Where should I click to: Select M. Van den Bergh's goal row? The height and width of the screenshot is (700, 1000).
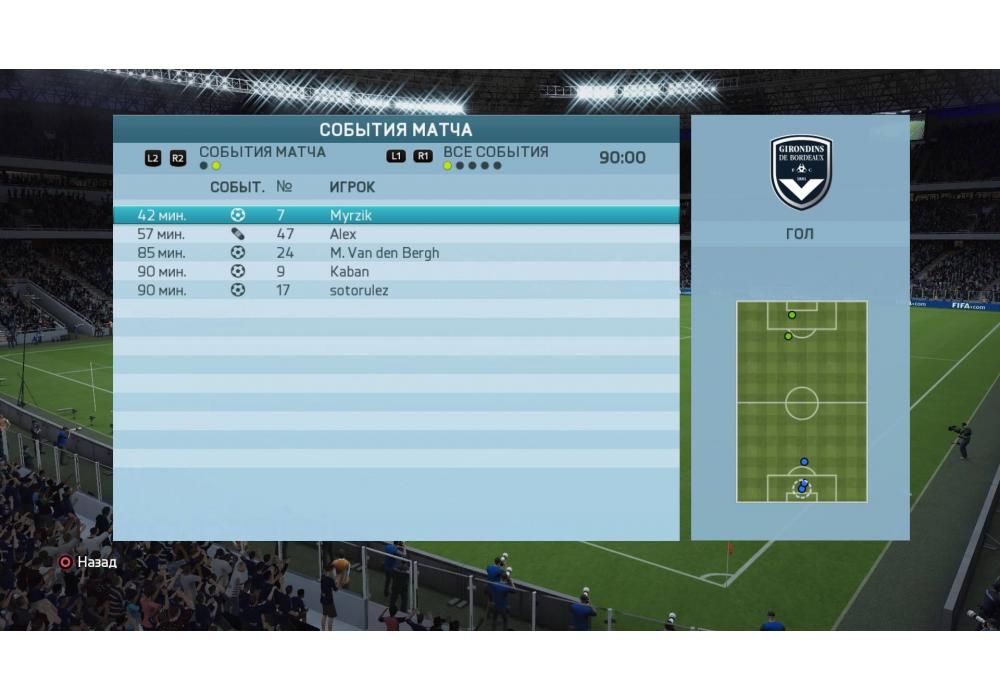(x=395, y=253)
